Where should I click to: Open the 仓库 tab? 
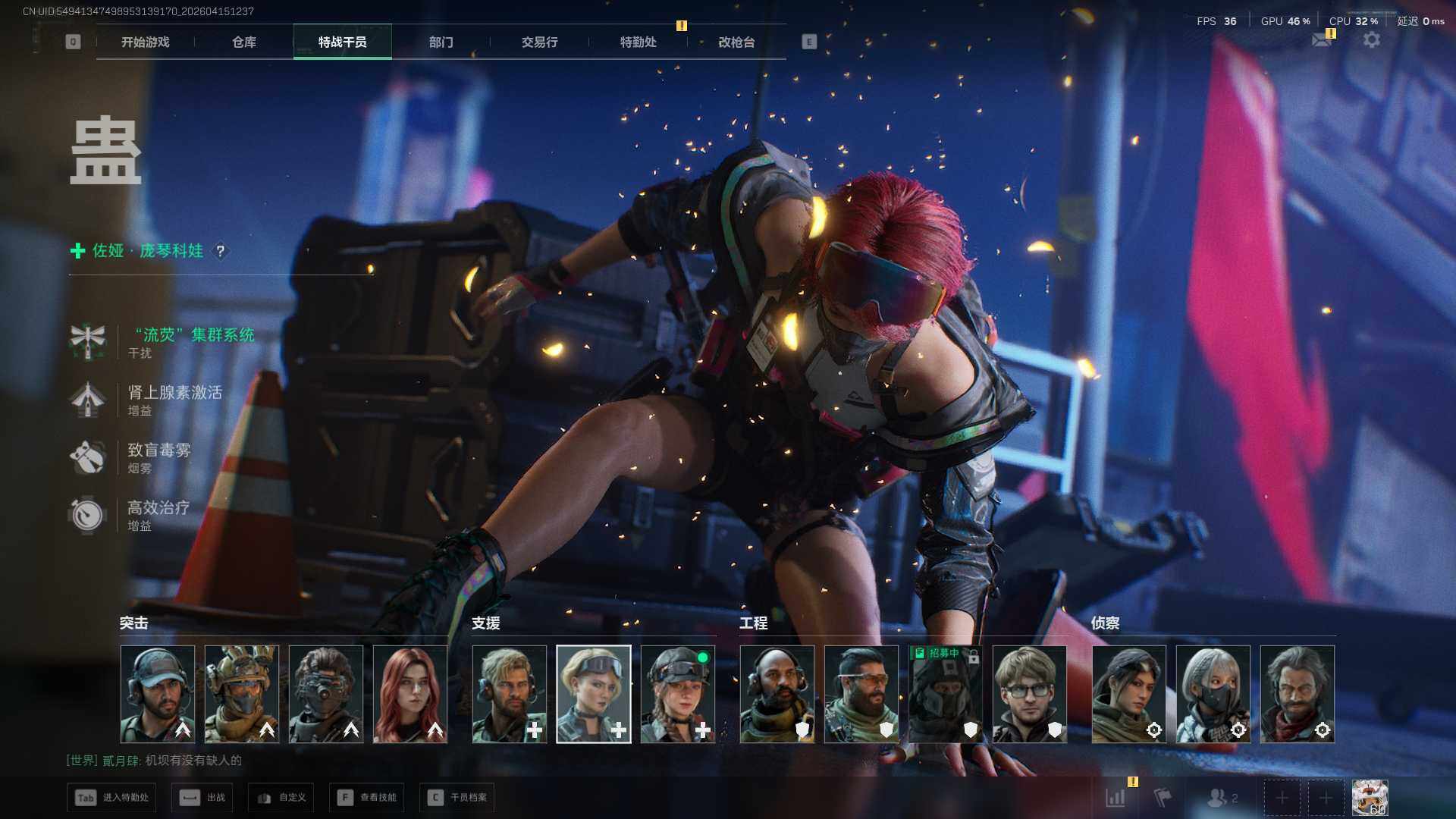tap(243, 42)
